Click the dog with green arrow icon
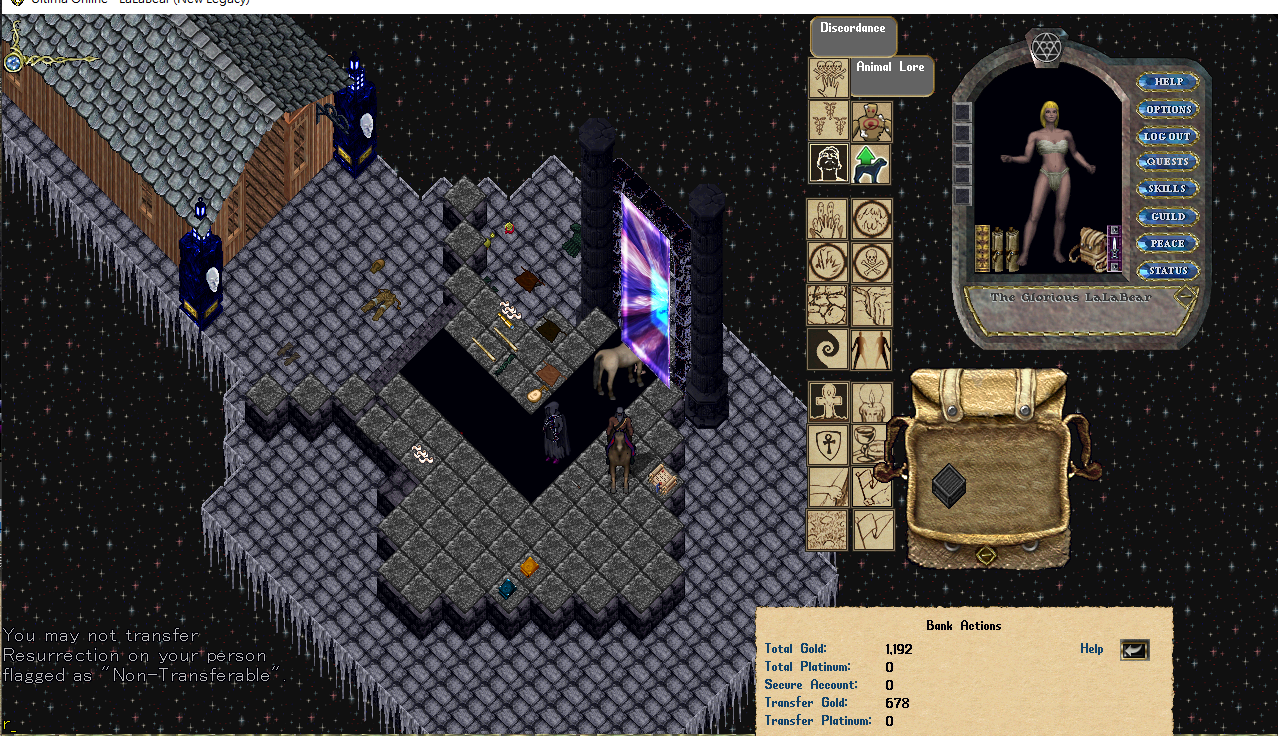 (870, 164)
